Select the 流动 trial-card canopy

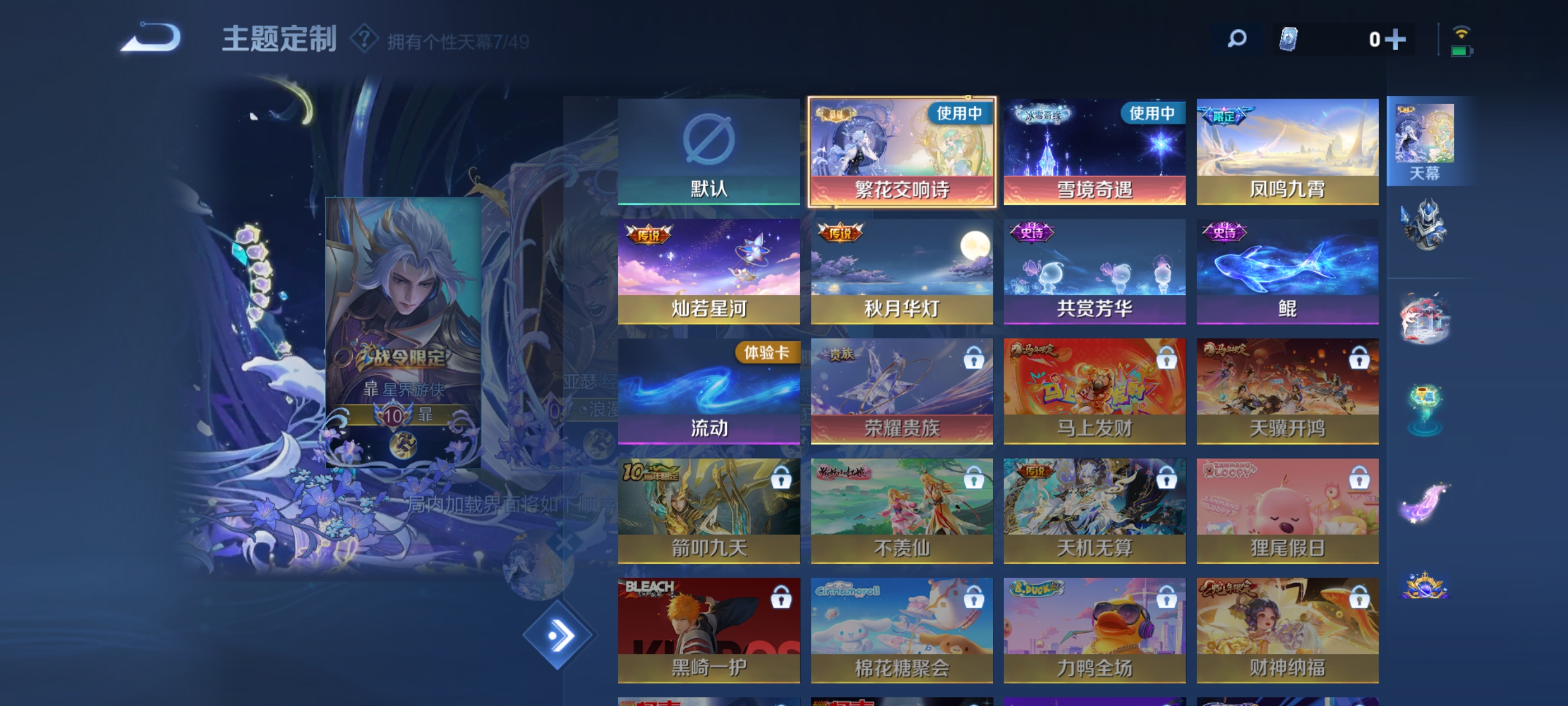708,391
